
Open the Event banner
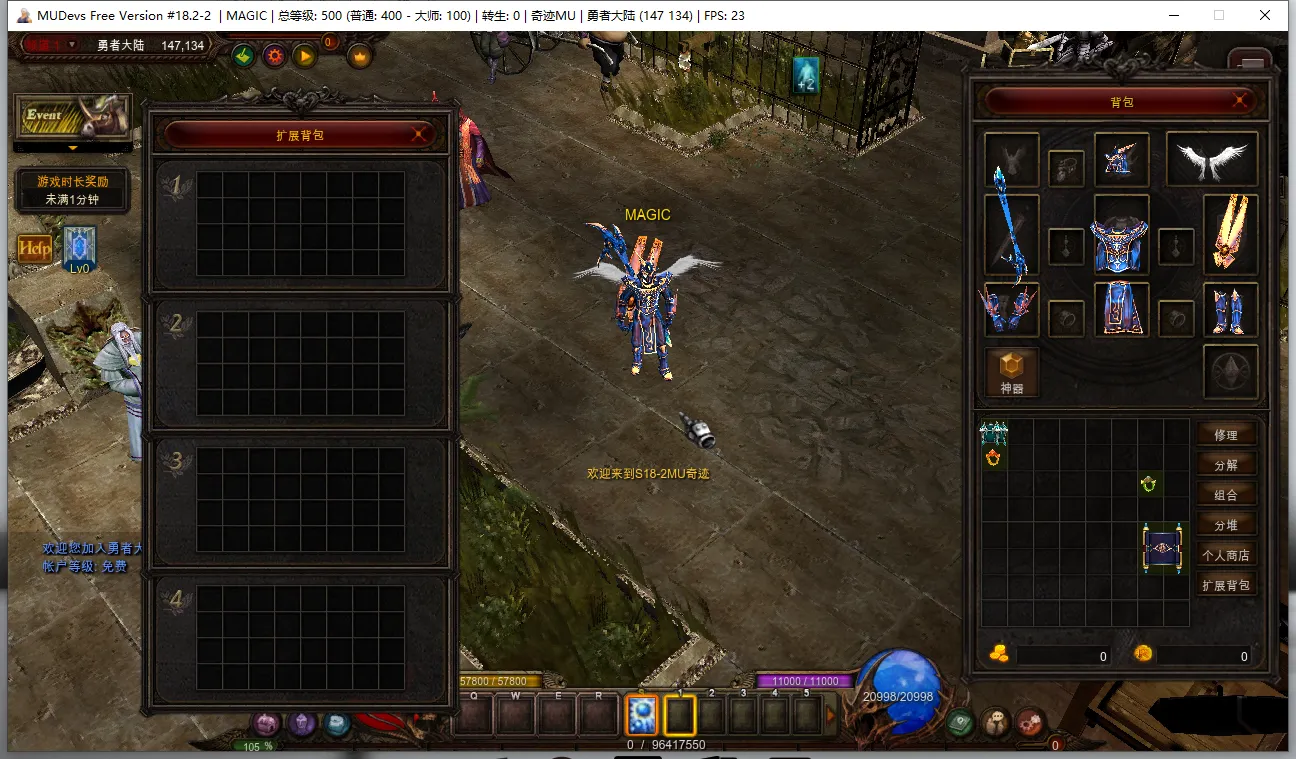(72, 116)
